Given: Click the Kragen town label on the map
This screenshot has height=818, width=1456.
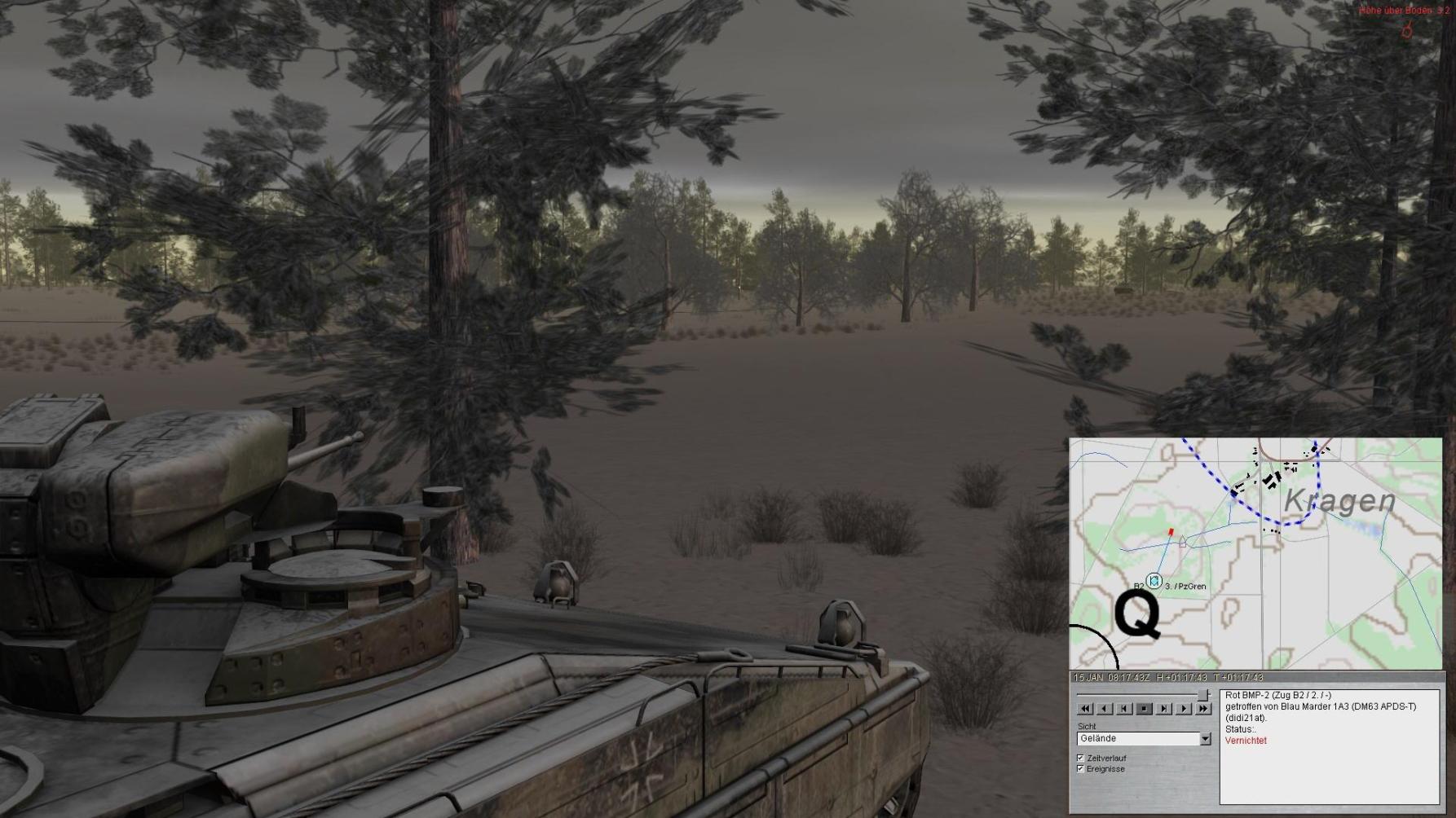Looking at the screenshot, I should (1339, 501).
